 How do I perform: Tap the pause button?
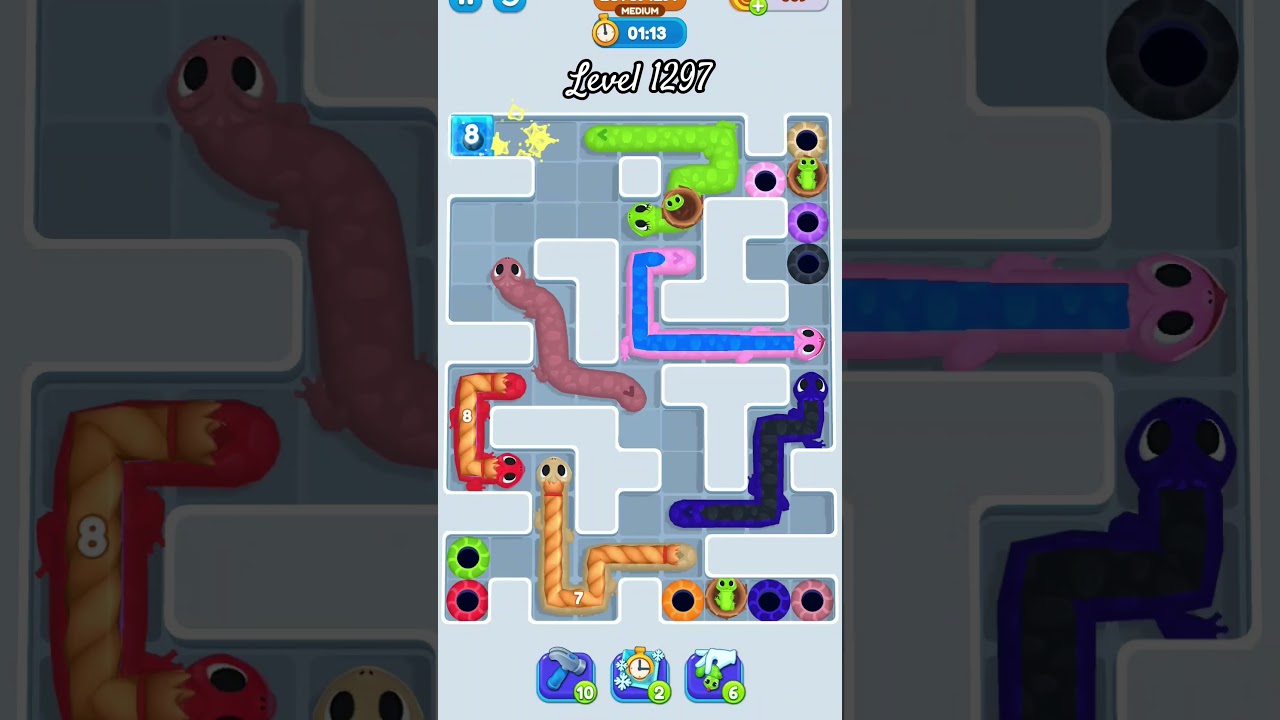[x=464, y=5]
